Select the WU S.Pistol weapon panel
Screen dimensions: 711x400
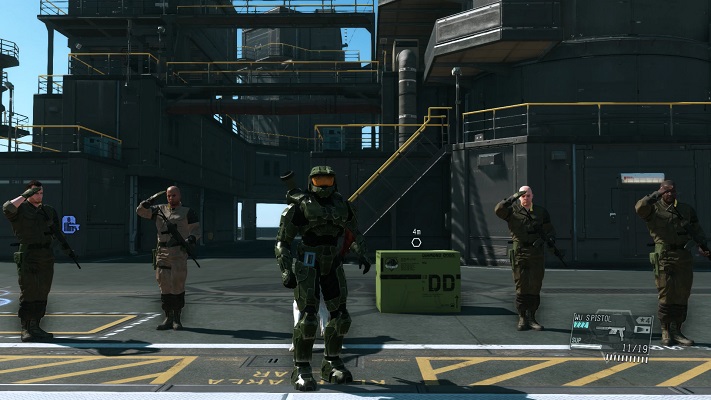pos(611,335)
